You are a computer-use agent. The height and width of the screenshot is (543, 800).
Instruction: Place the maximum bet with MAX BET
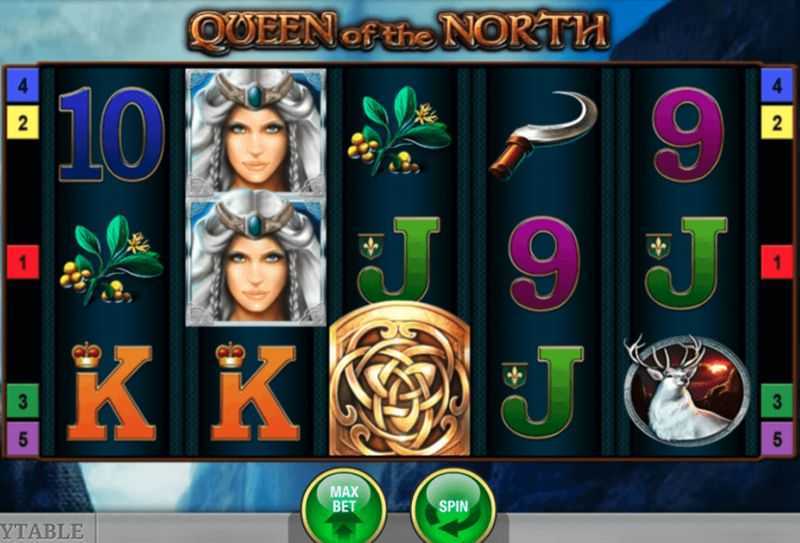tap(344, 504)
